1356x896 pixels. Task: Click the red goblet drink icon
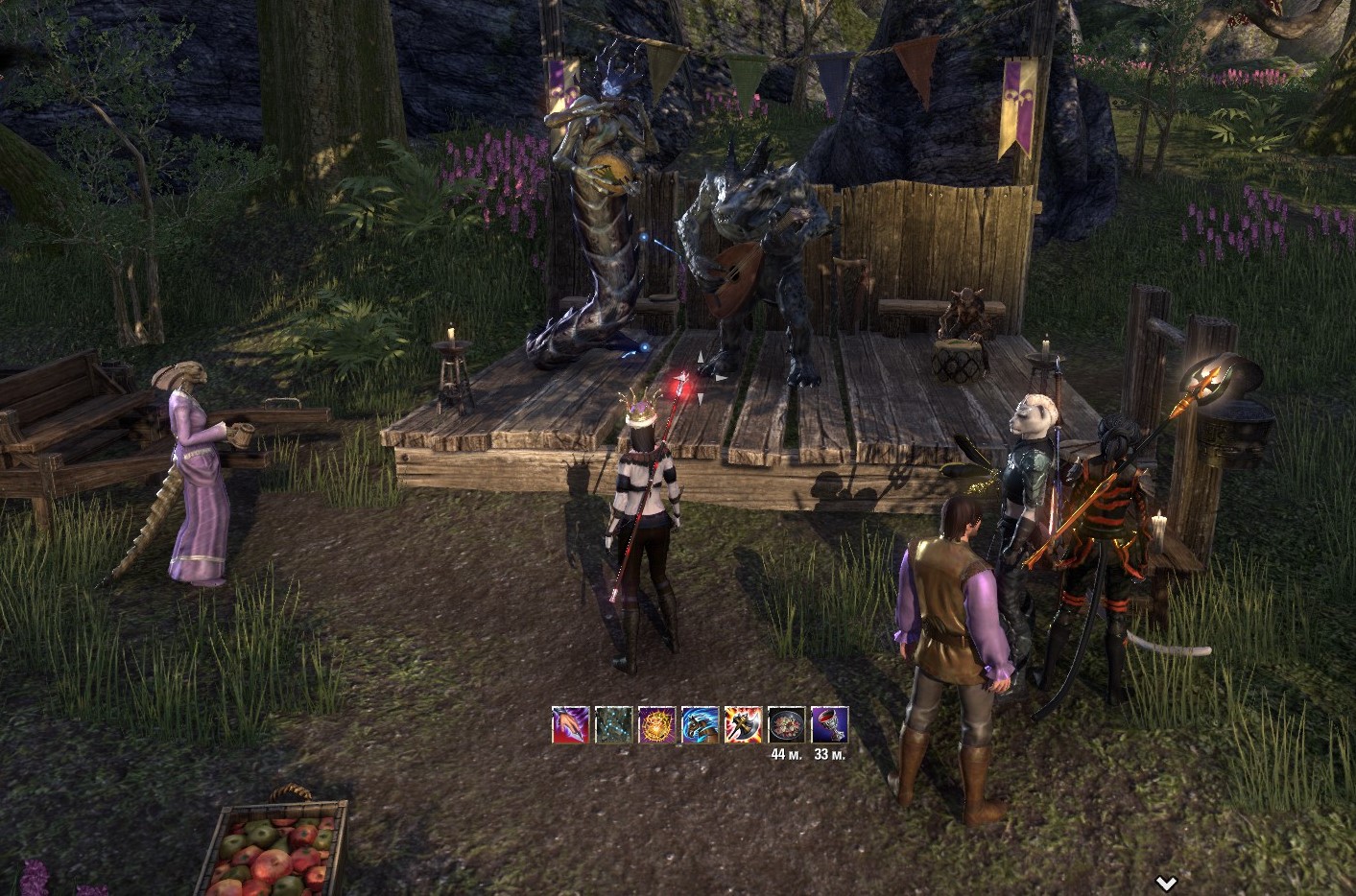click(829, 724)
